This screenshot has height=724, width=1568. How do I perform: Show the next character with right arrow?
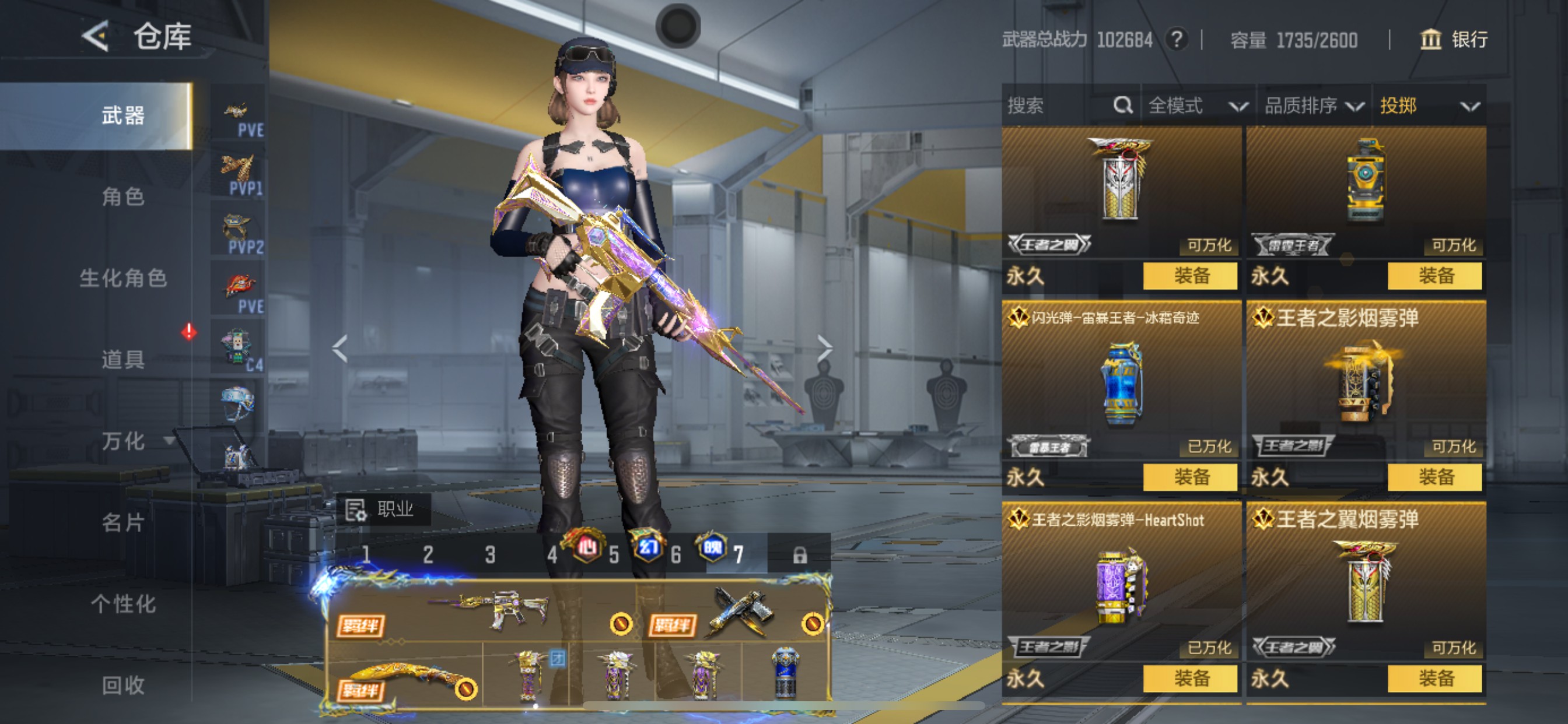824,348
